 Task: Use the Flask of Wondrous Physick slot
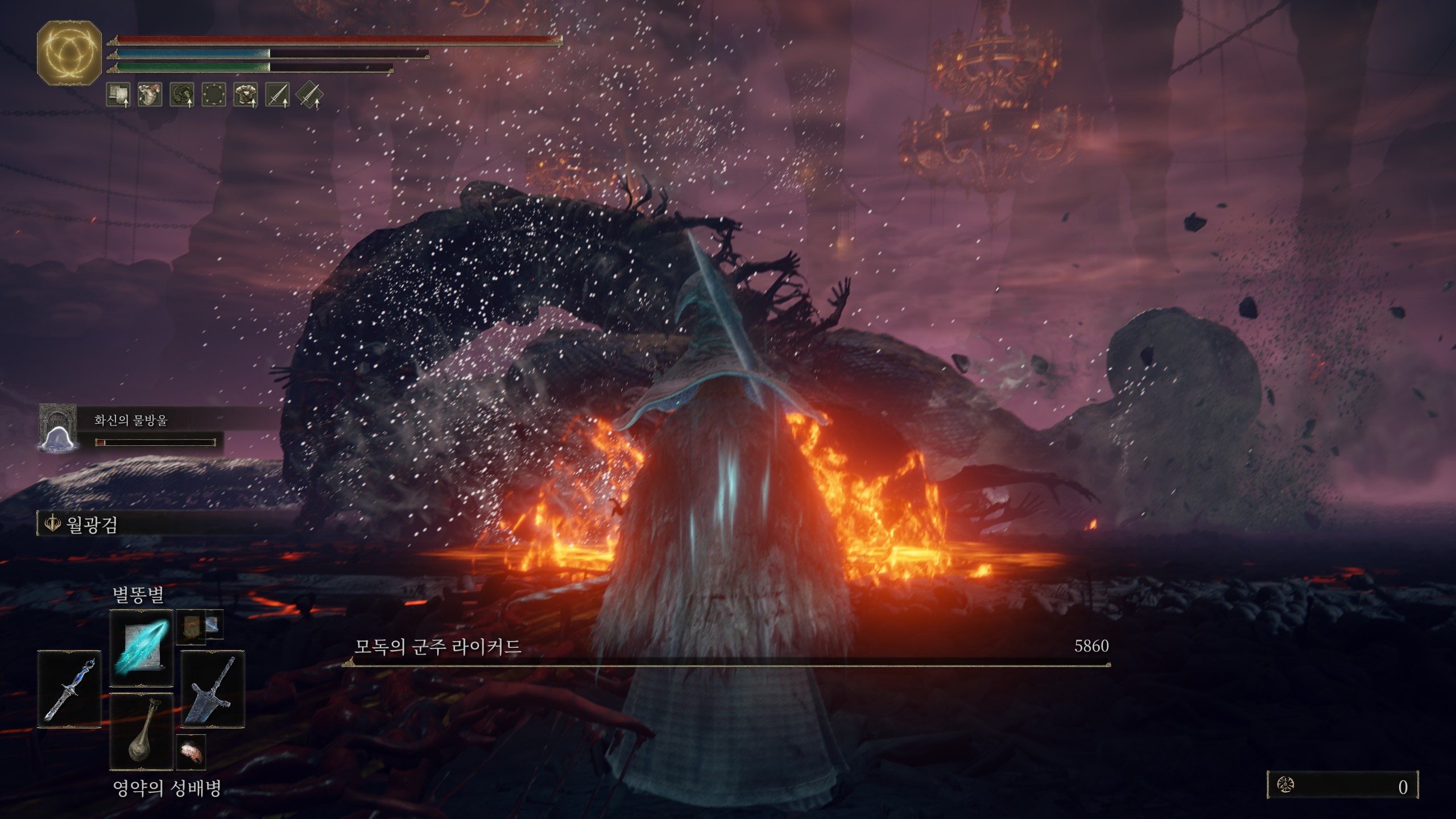click(x=141, y=731)
